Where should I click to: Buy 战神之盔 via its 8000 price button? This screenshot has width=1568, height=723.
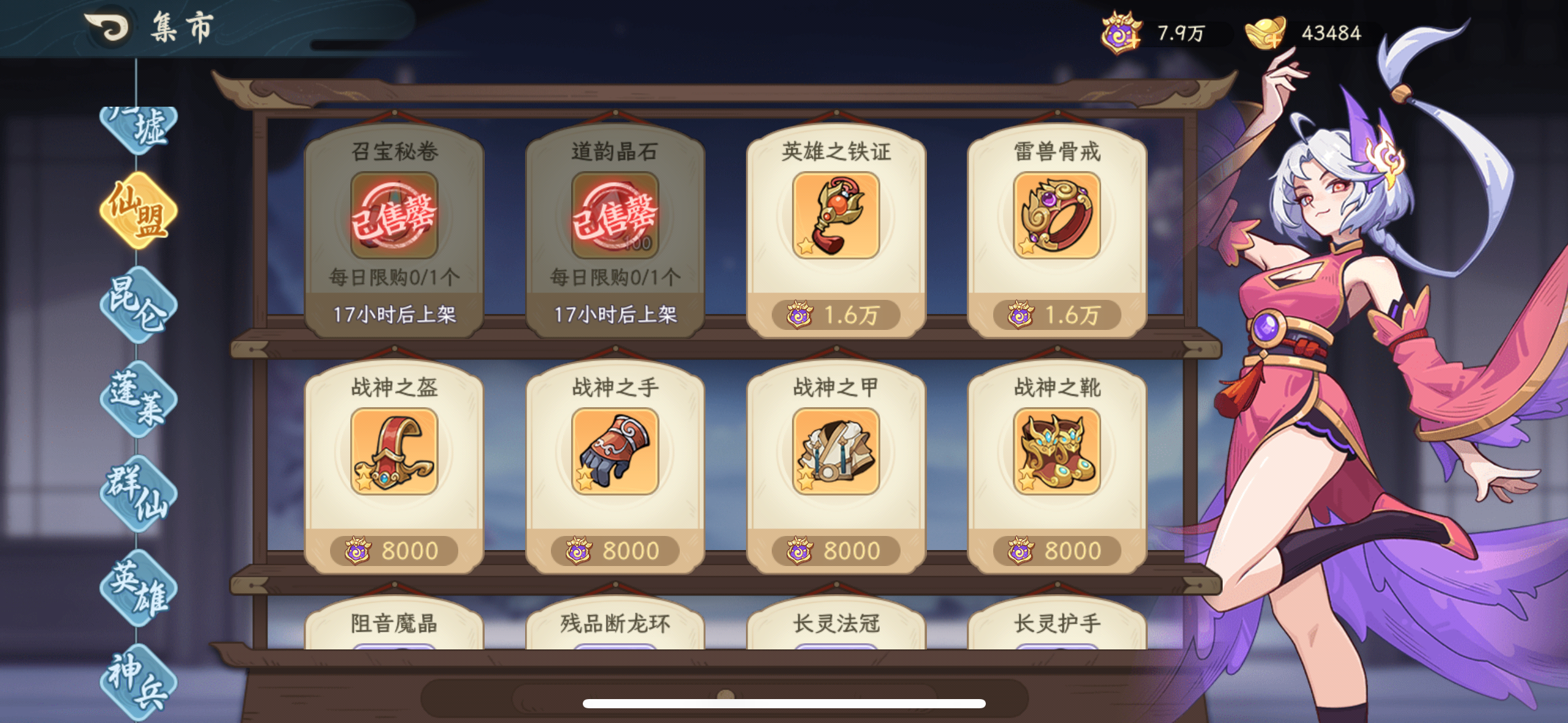pyautogui.click(x=393, y=550)
